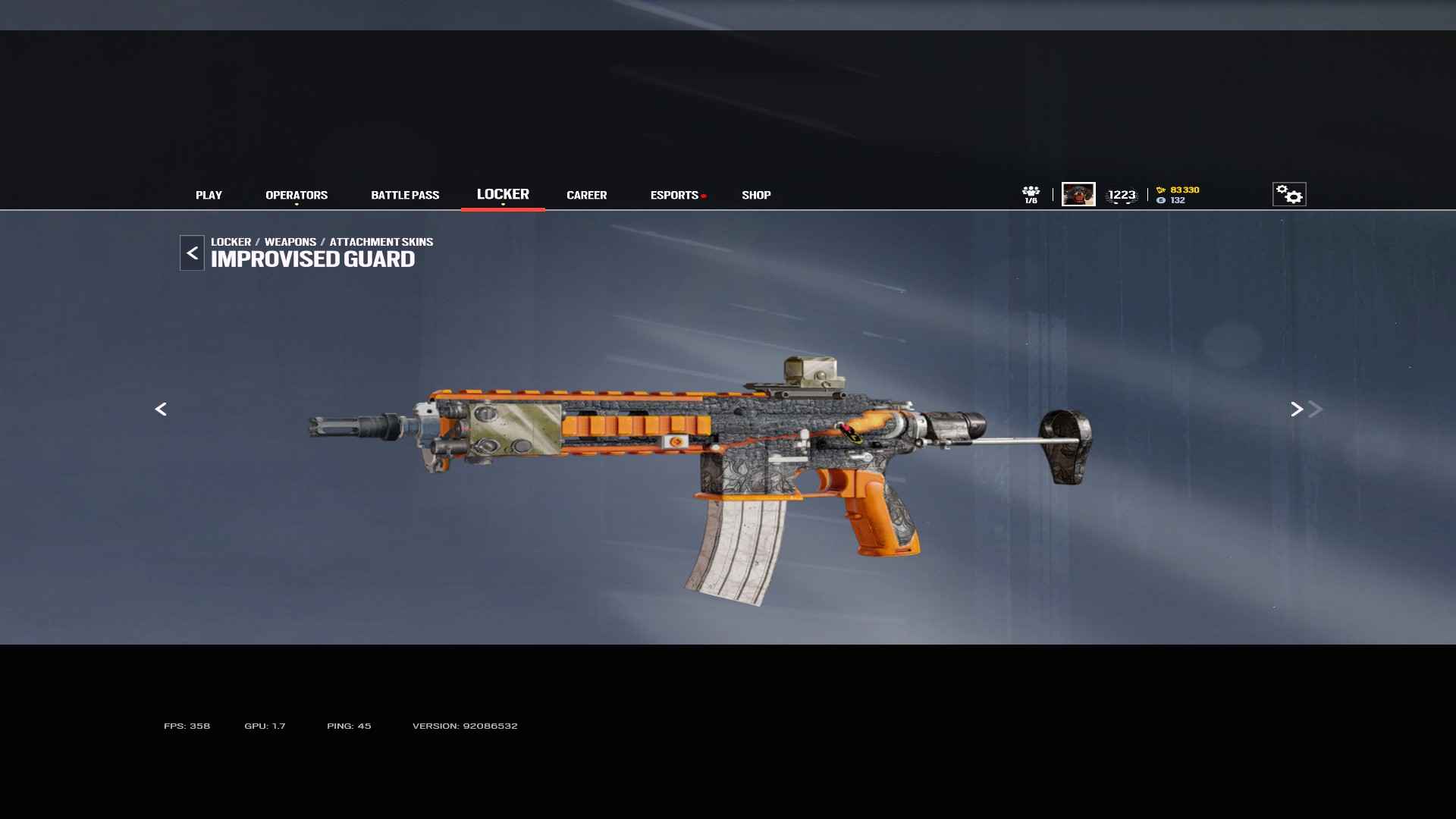The image size is (1456, 819).
Task: Switch to the Operators tab
Action: 297,196
